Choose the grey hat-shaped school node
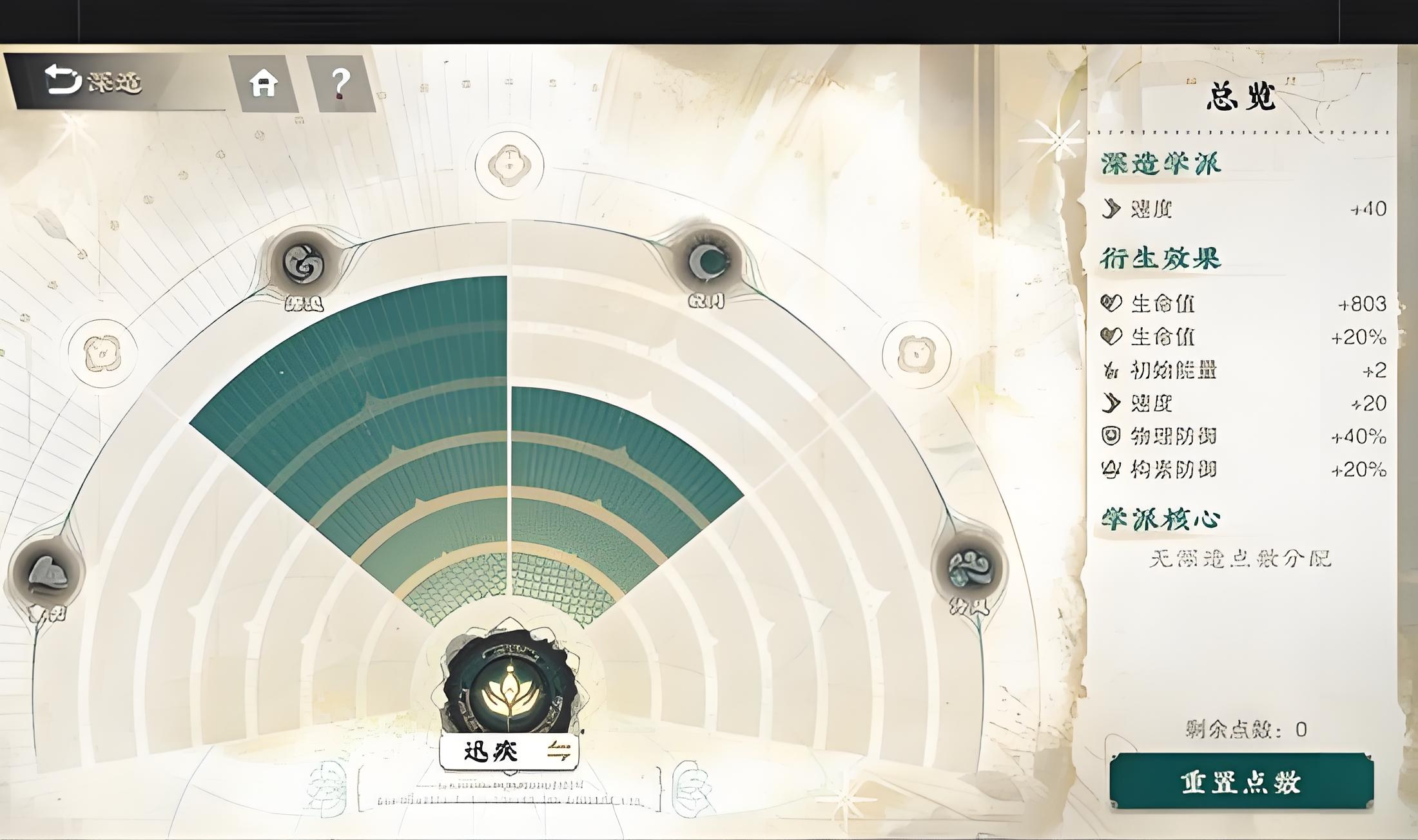This screenshot has height=840, width=1418. (48, 573)
